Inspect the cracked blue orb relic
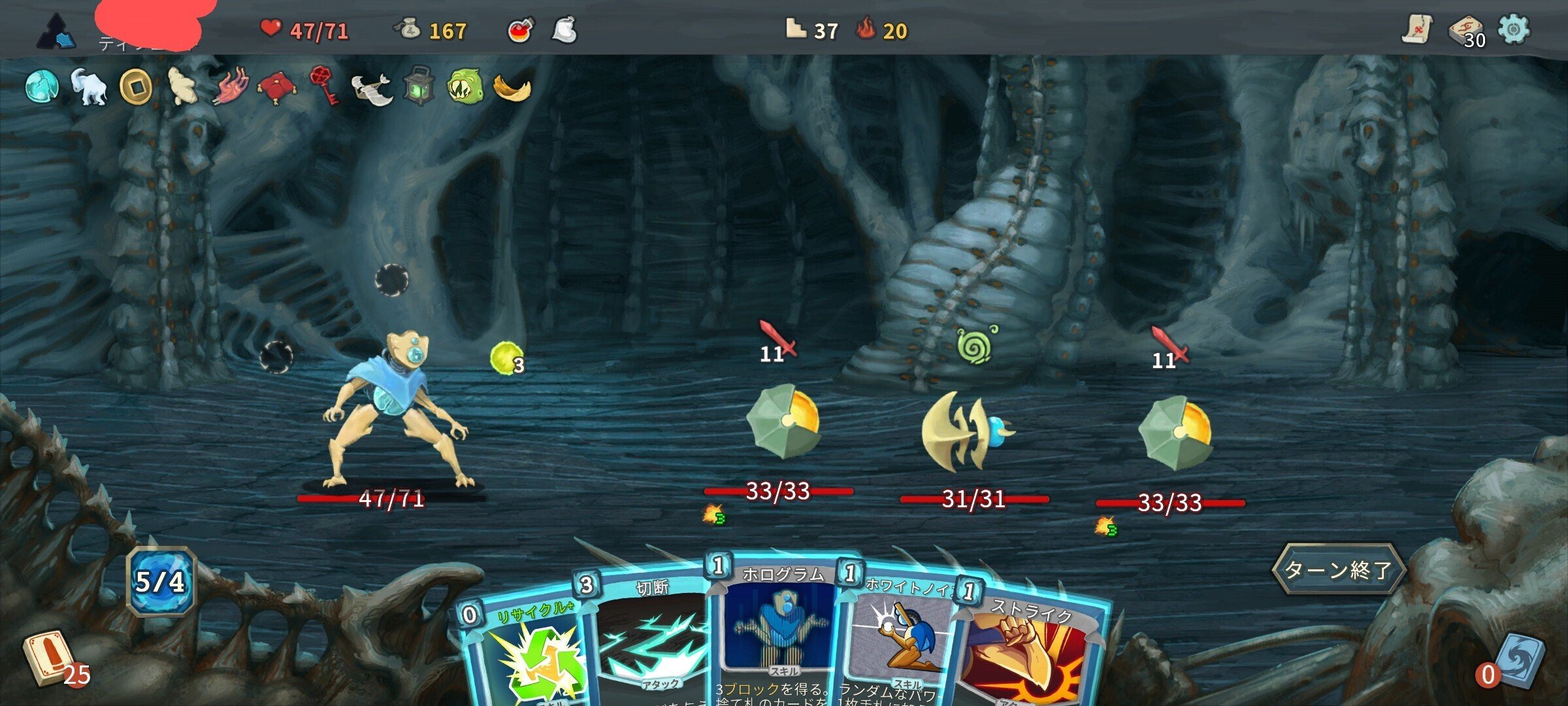The height and width of the screenshot is (706, 1568). pos(42,86)
